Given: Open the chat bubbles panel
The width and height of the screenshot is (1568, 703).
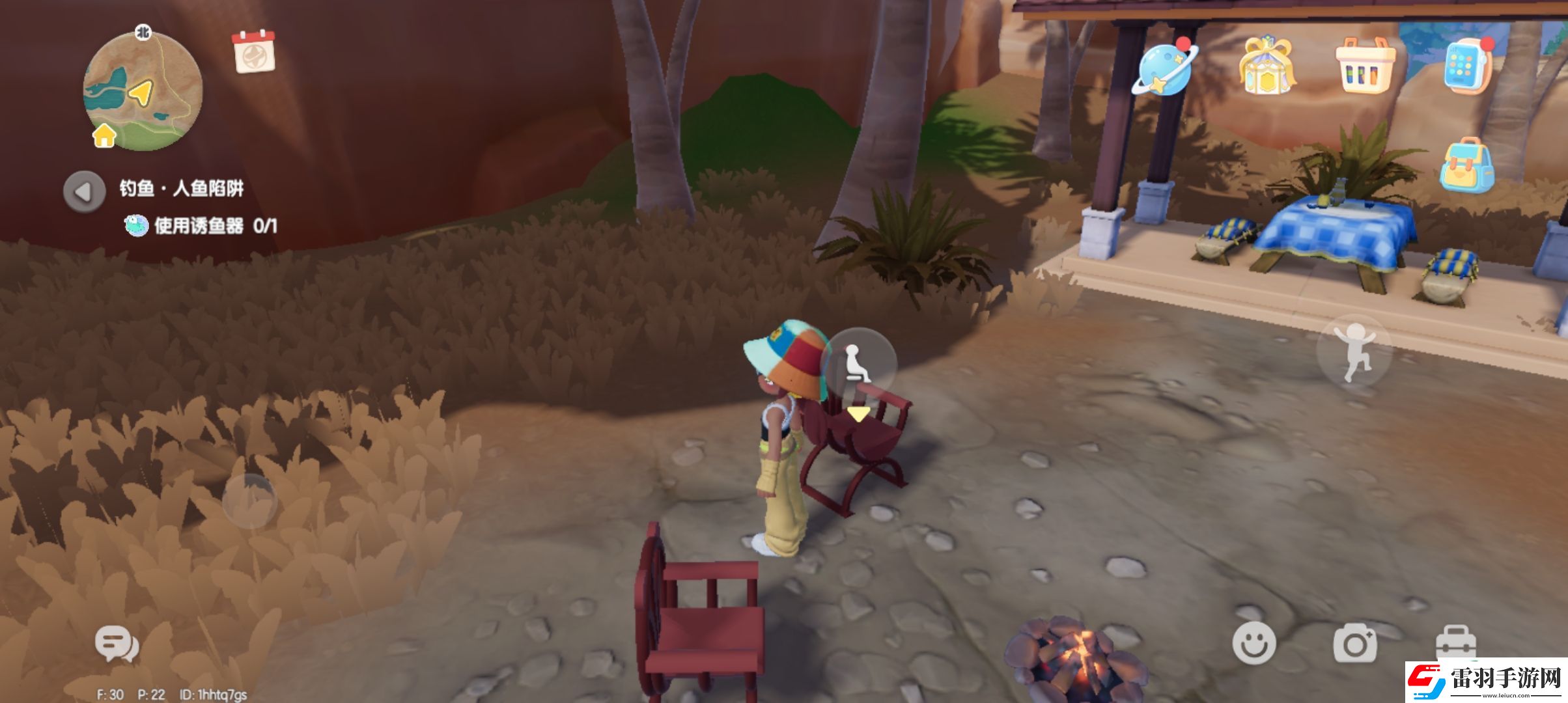Looking at the screenshot, I should (x=117, y=644).
